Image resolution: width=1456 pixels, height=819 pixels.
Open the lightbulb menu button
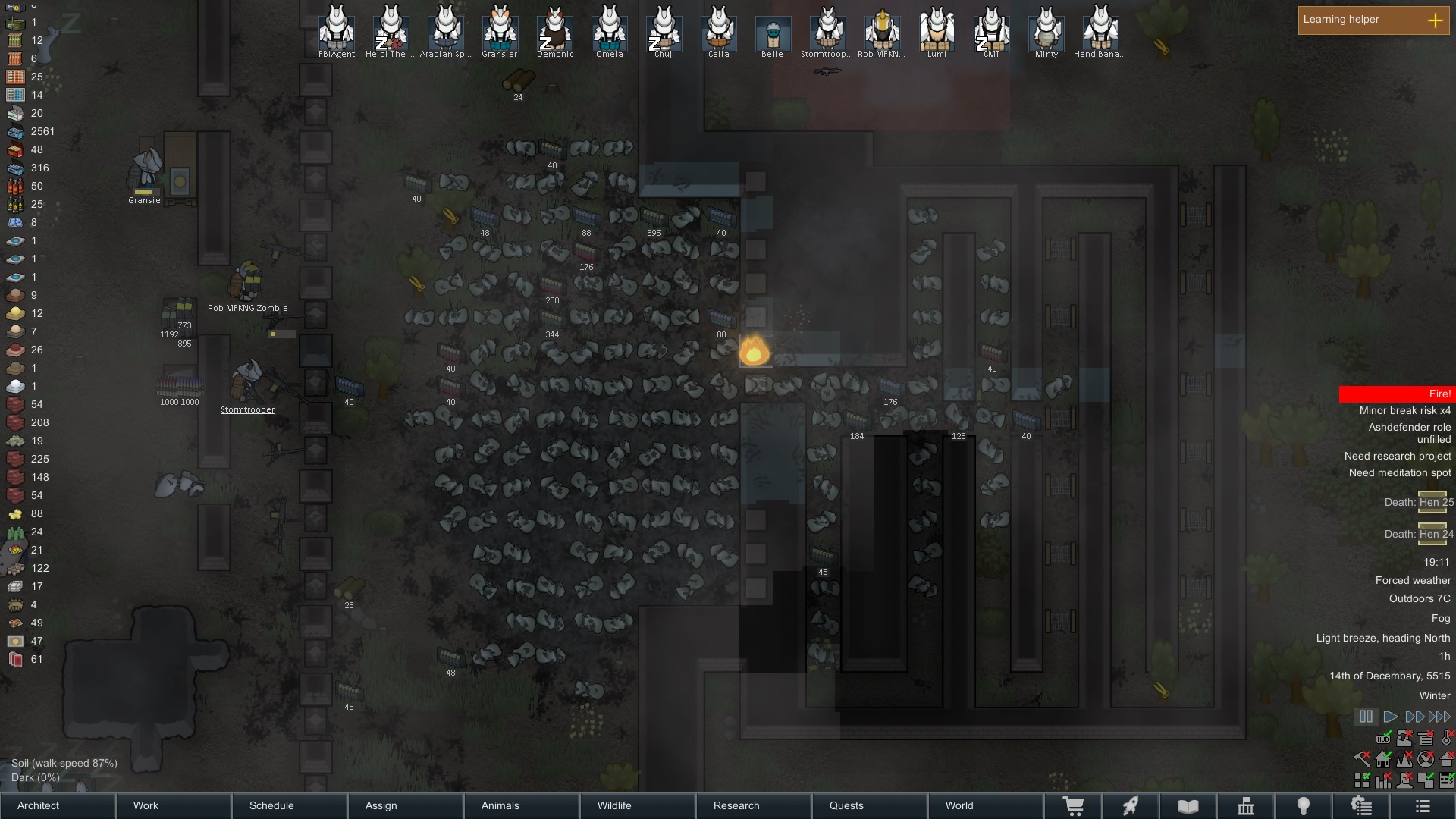pyautogui.click(x=1304, y=806)
